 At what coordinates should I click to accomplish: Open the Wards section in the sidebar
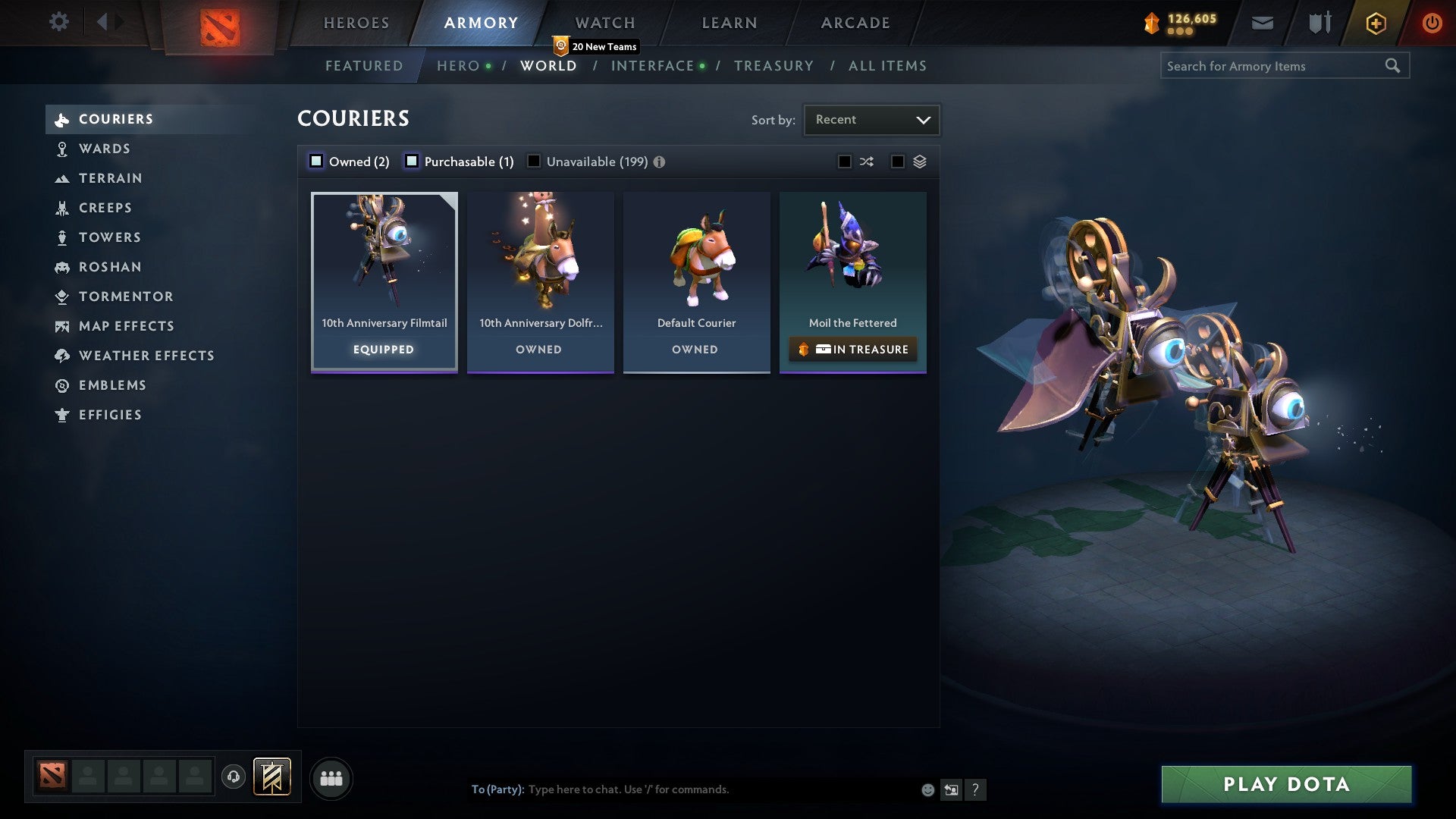pyautogui.click(x=104, y=149)
